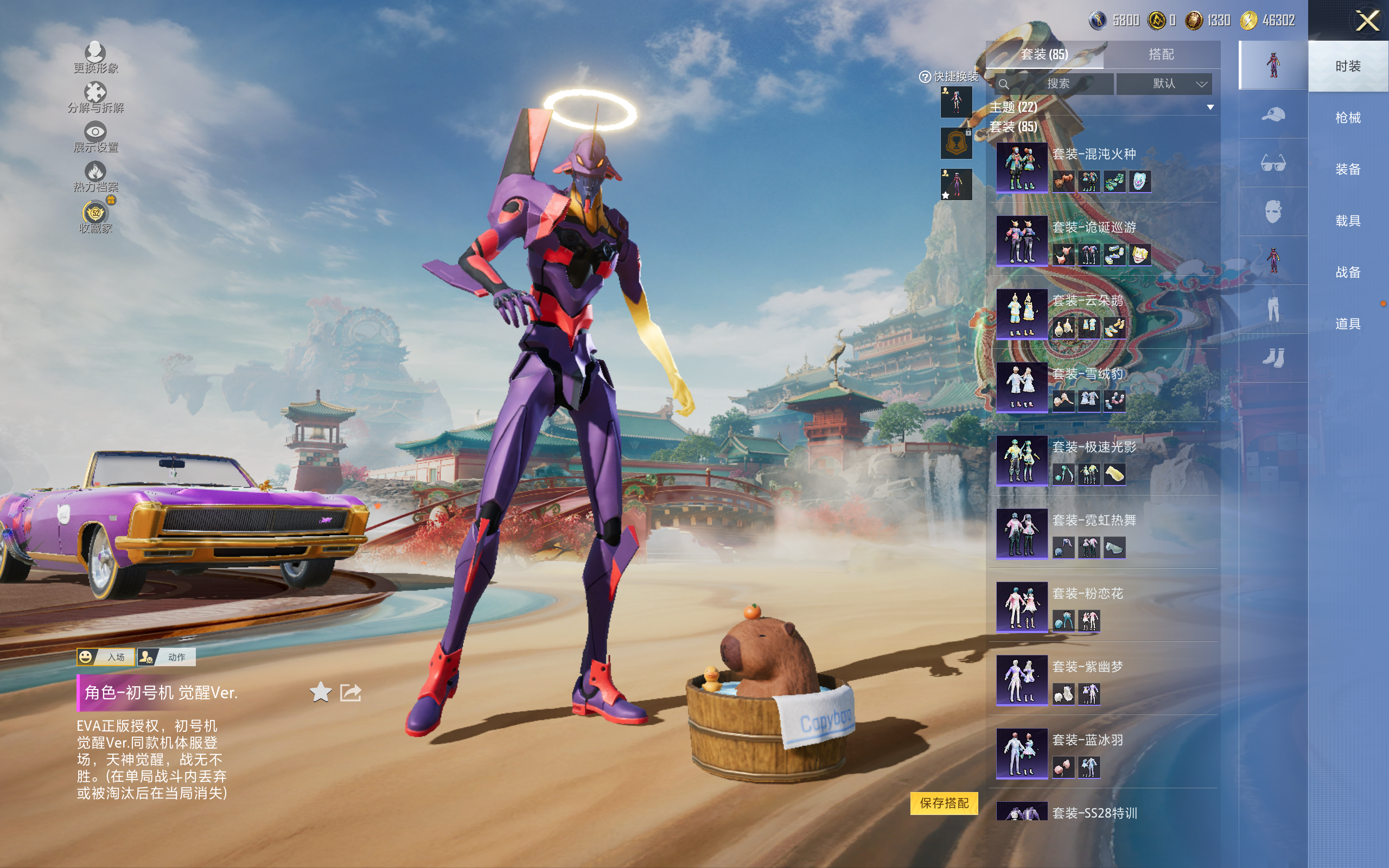Pick the 套装-霓虹热舞 outfit set

coord(1094,520)
